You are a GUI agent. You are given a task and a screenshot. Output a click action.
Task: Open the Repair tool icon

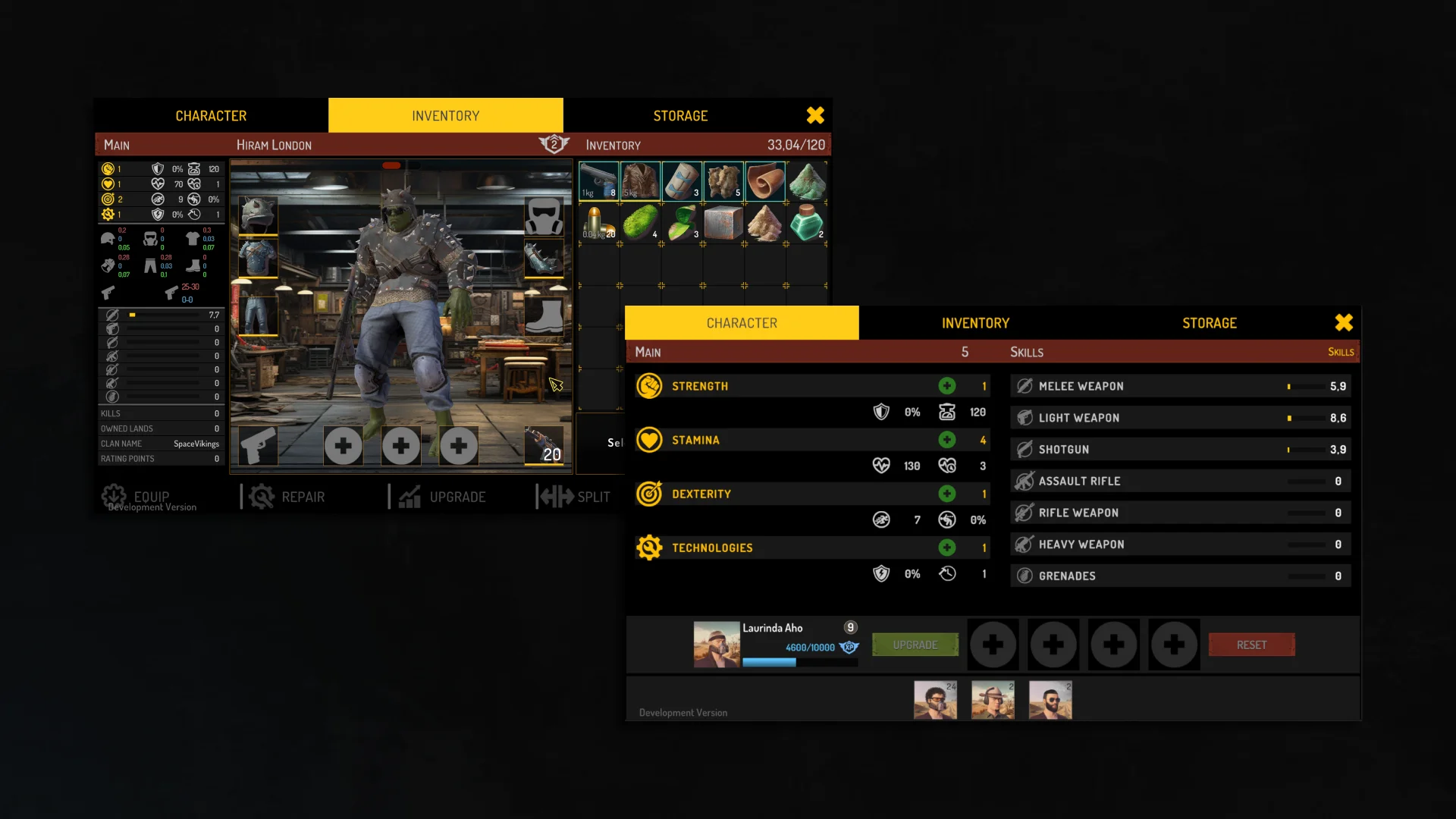tap(261, 496)
